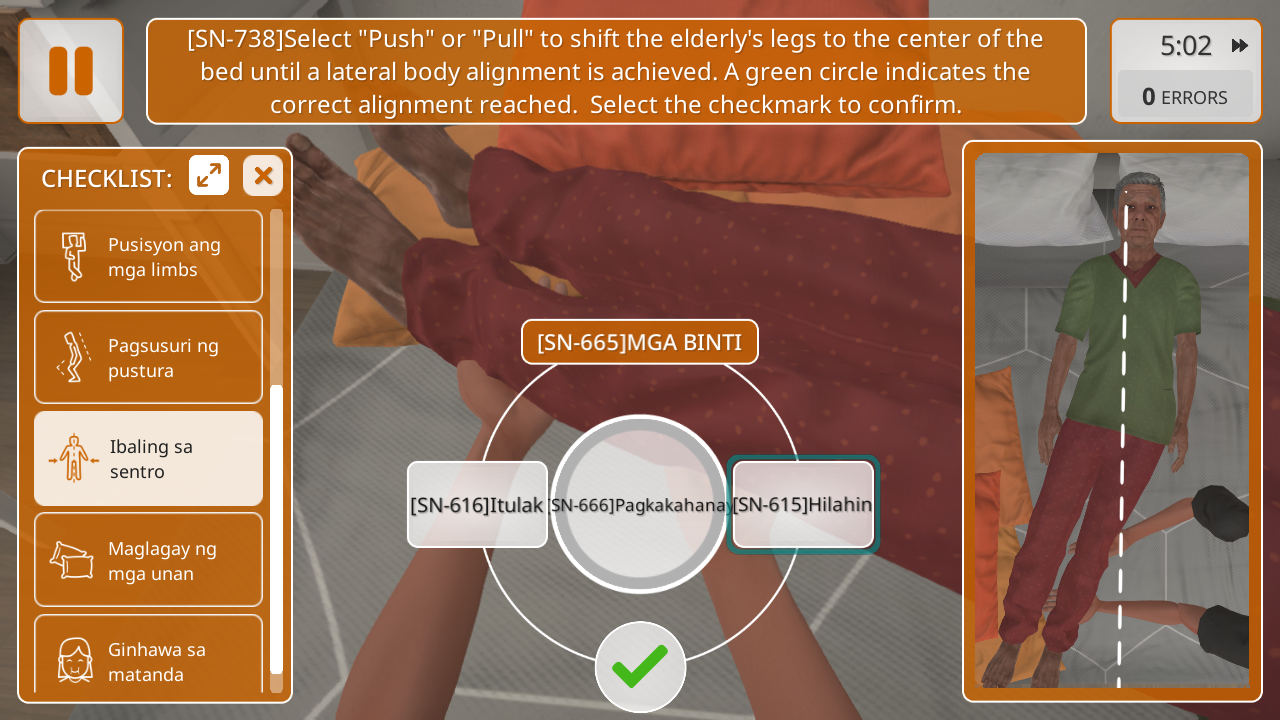Select the Pagsusuri ng pustura checklist item
Screen dimensions: 1280x720
[149, 358]
